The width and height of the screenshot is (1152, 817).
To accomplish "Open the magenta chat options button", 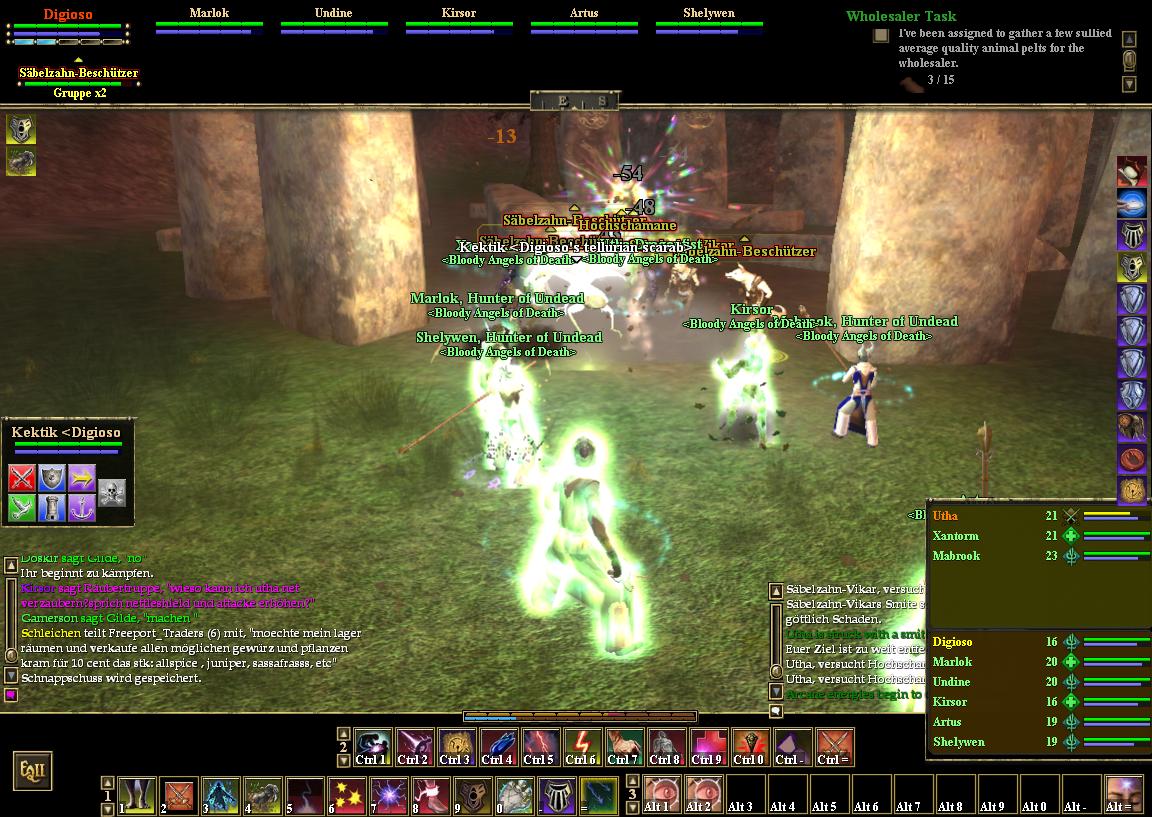I will pos(11,694).
